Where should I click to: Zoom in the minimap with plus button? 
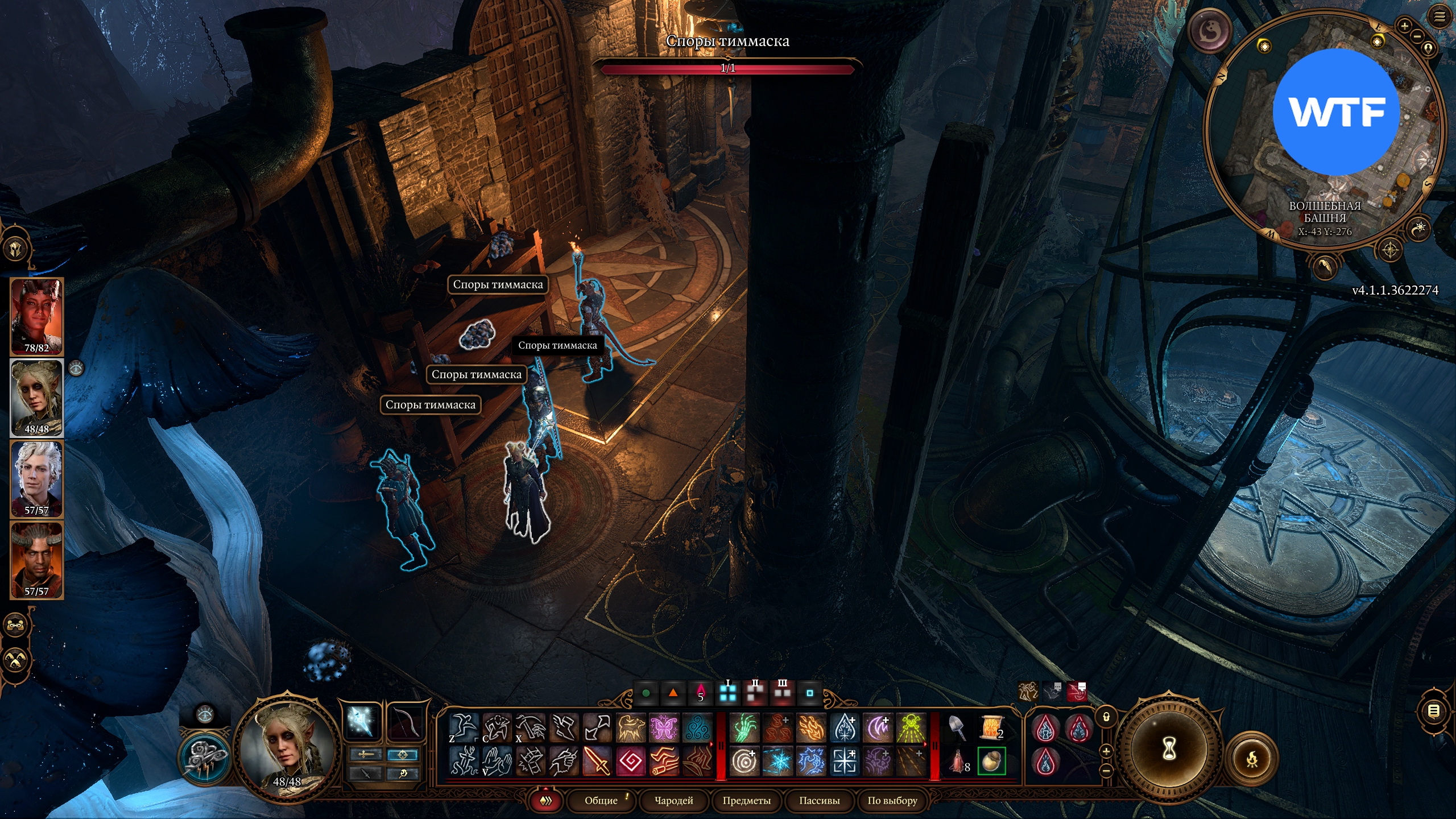point(1404,26)
